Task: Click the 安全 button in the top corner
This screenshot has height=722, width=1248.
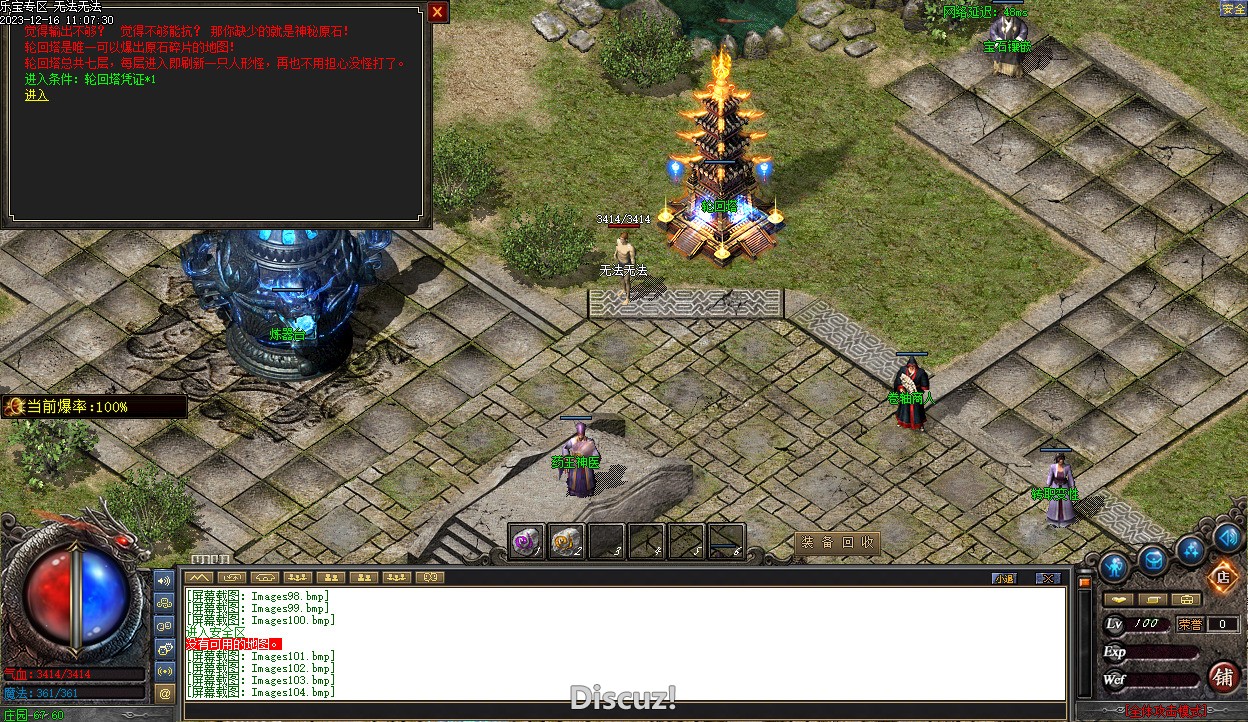Action: click(x=1233, y=9)
